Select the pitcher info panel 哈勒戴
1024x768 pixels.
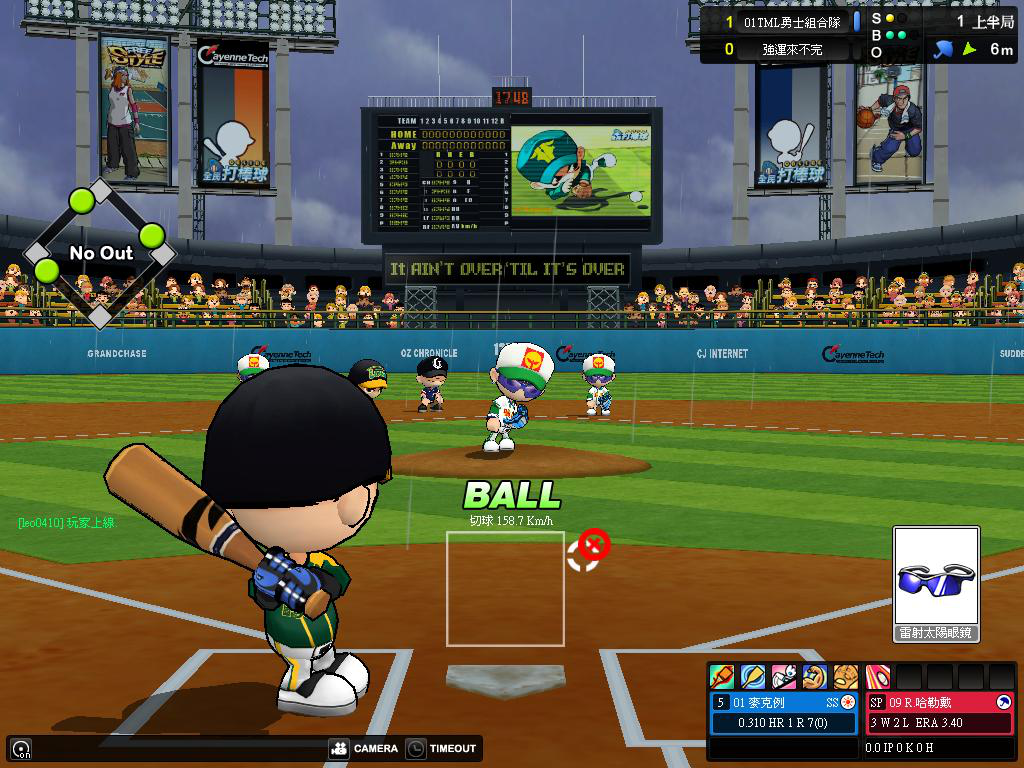click(939, 712)
